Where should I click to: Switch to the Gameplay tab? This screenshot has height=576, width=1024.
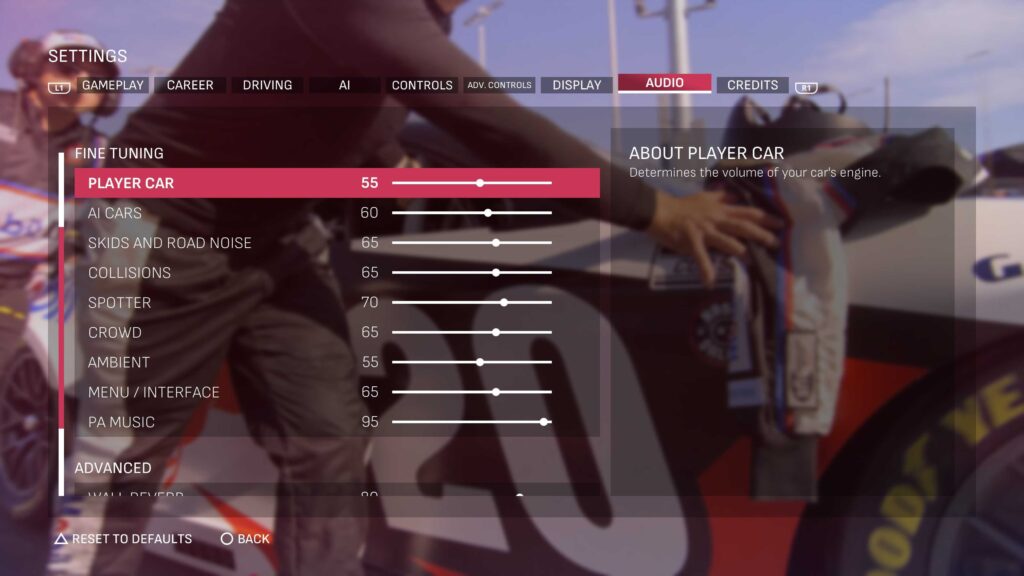coord(113,85)
